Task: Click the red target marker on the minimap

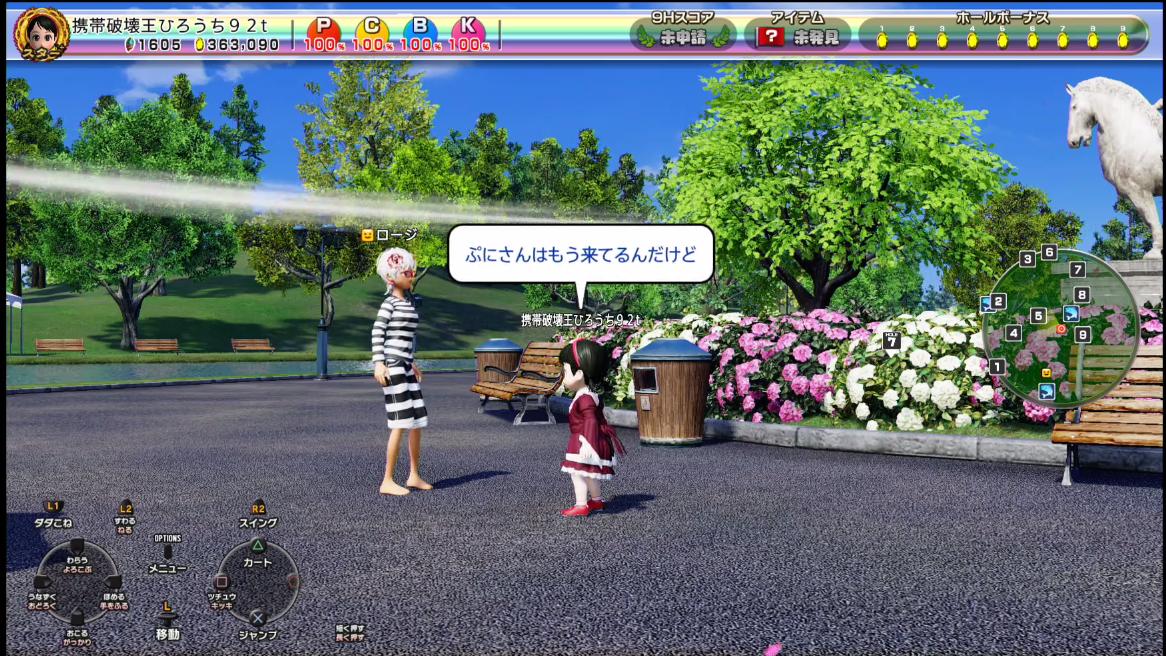Action: click(1061, 329)
